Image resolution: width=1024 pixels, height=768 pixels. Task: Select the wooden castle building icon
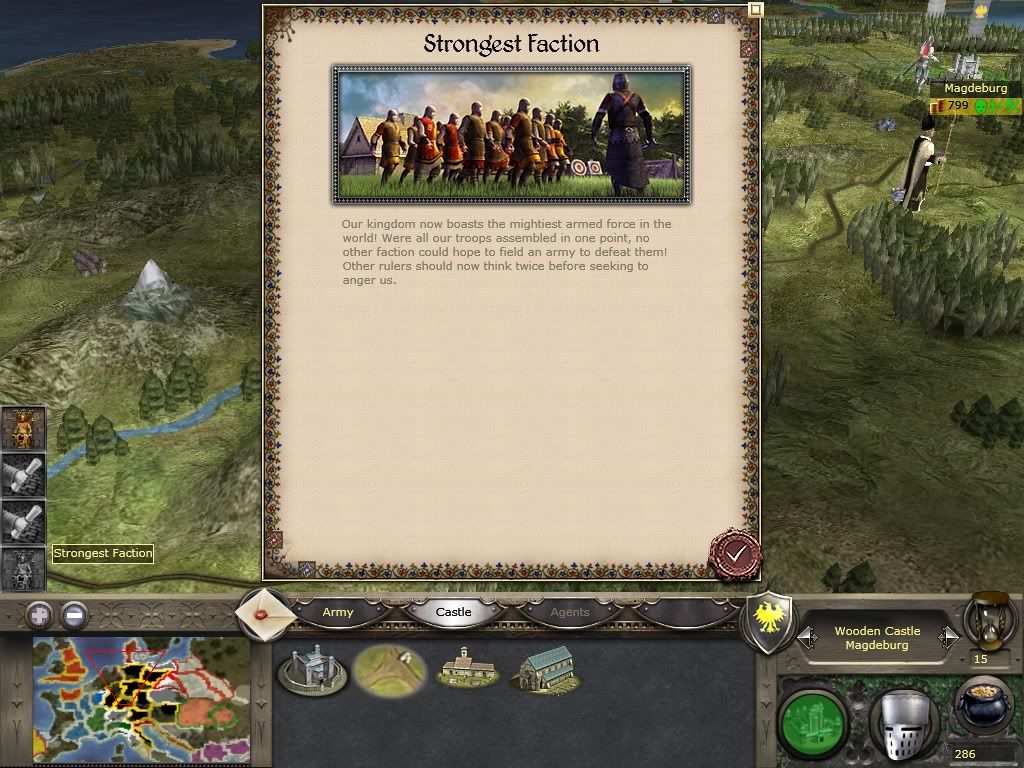point(312,669)
